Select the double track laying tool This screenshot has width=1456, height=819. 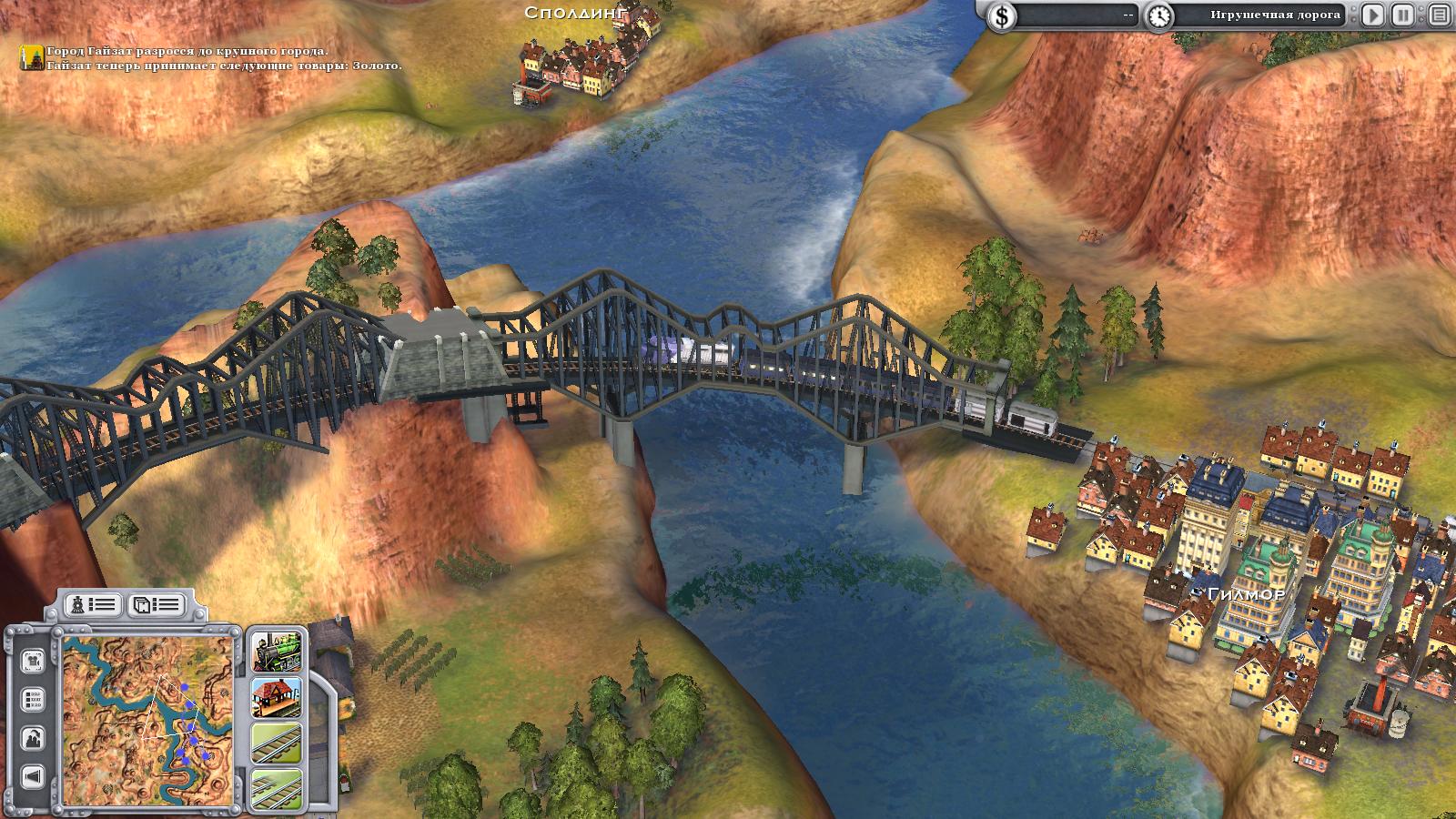276,788
